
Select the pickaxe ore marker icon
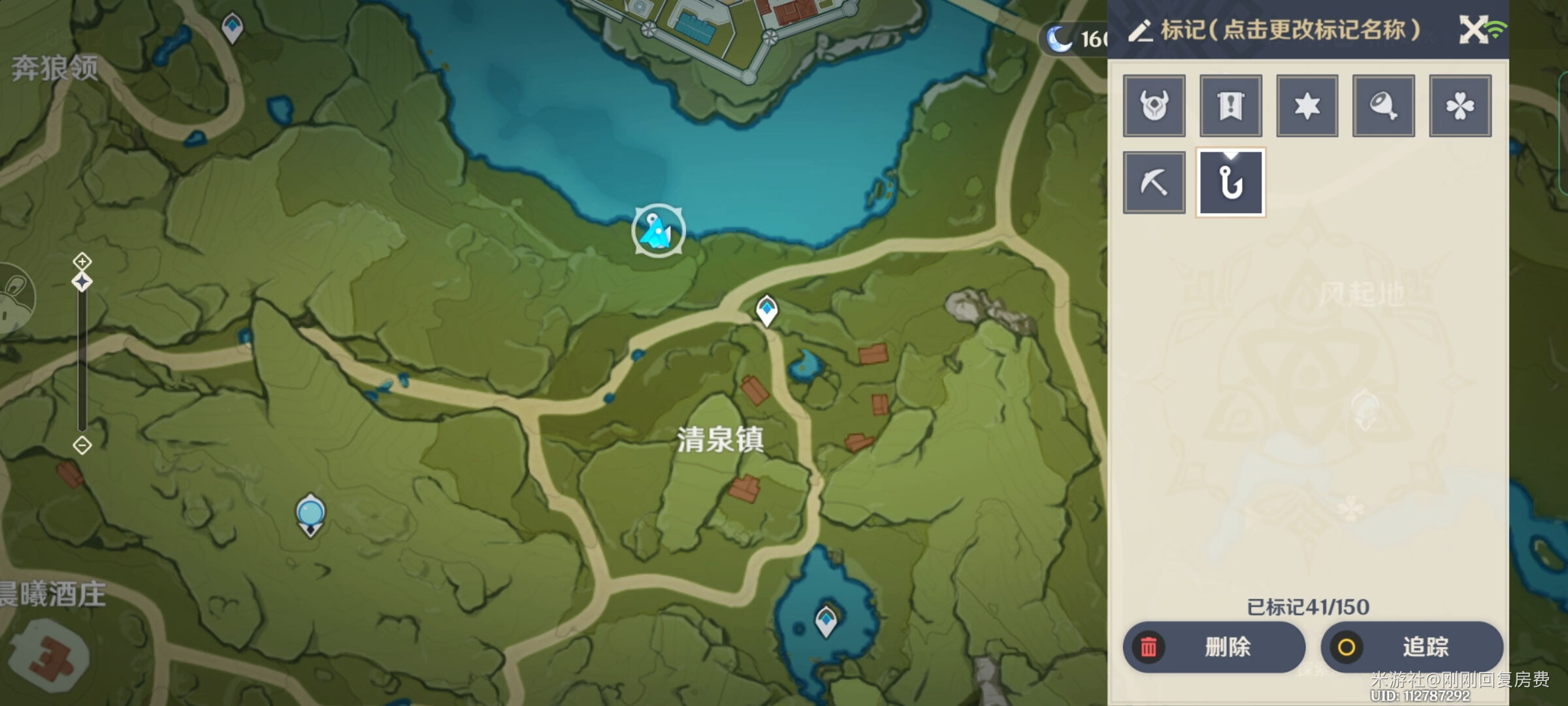(1154, 182)
